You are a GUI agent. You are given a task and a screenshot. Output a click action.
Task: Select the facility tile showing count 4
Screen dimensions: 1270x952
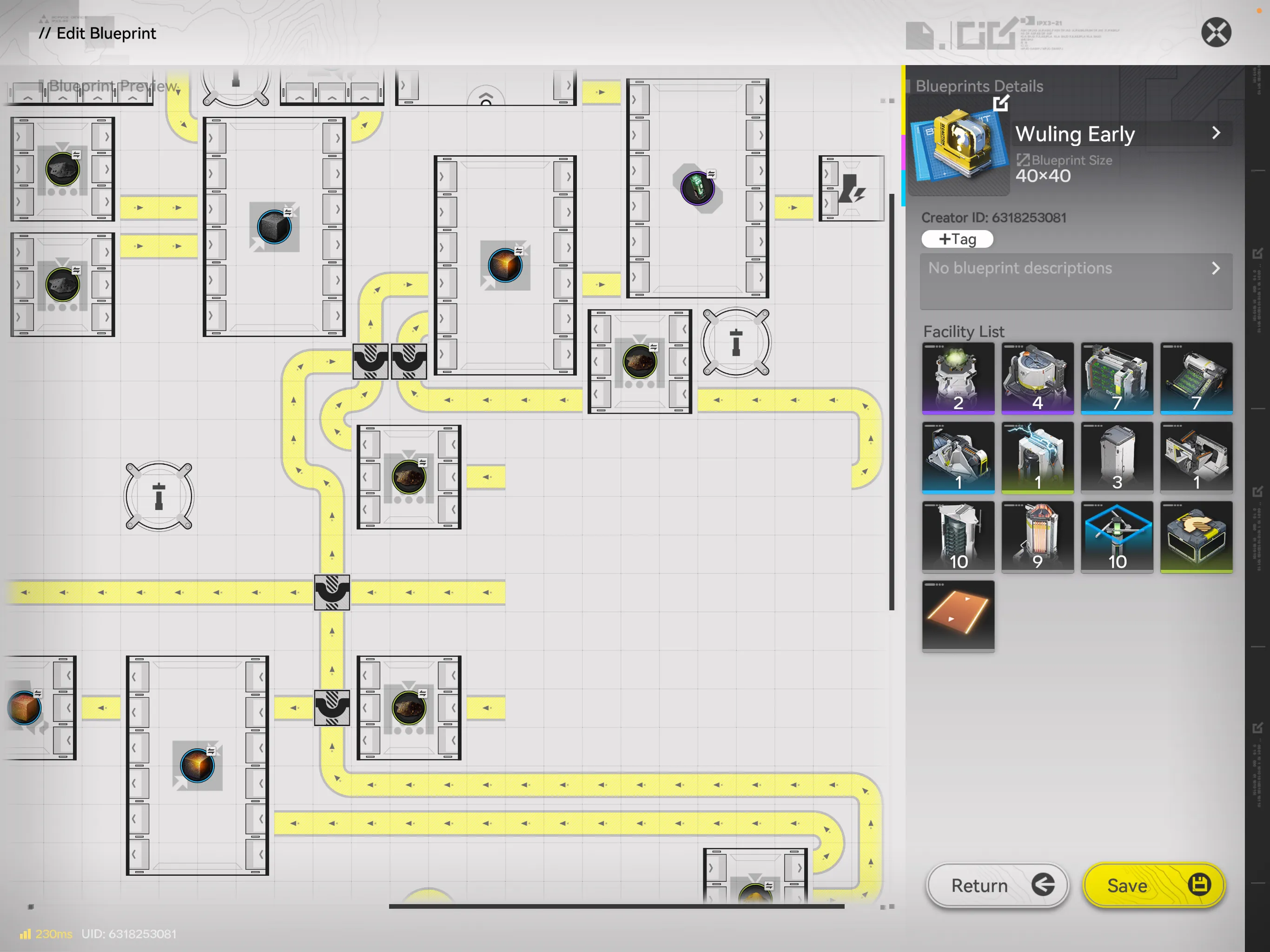point(1037,378)
